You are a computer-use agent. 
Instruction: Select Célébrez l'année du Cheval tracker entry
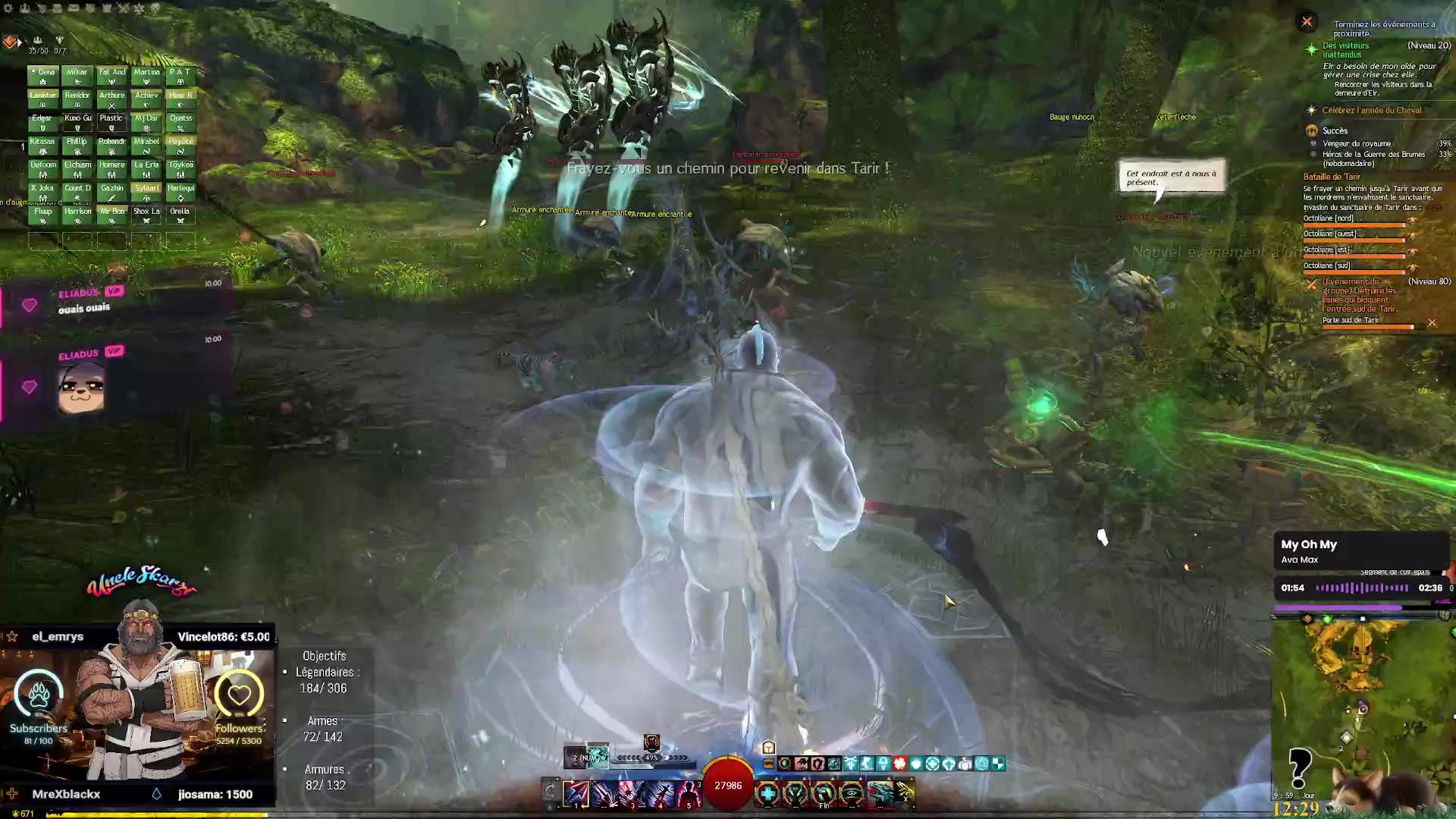coord(1371,111)
